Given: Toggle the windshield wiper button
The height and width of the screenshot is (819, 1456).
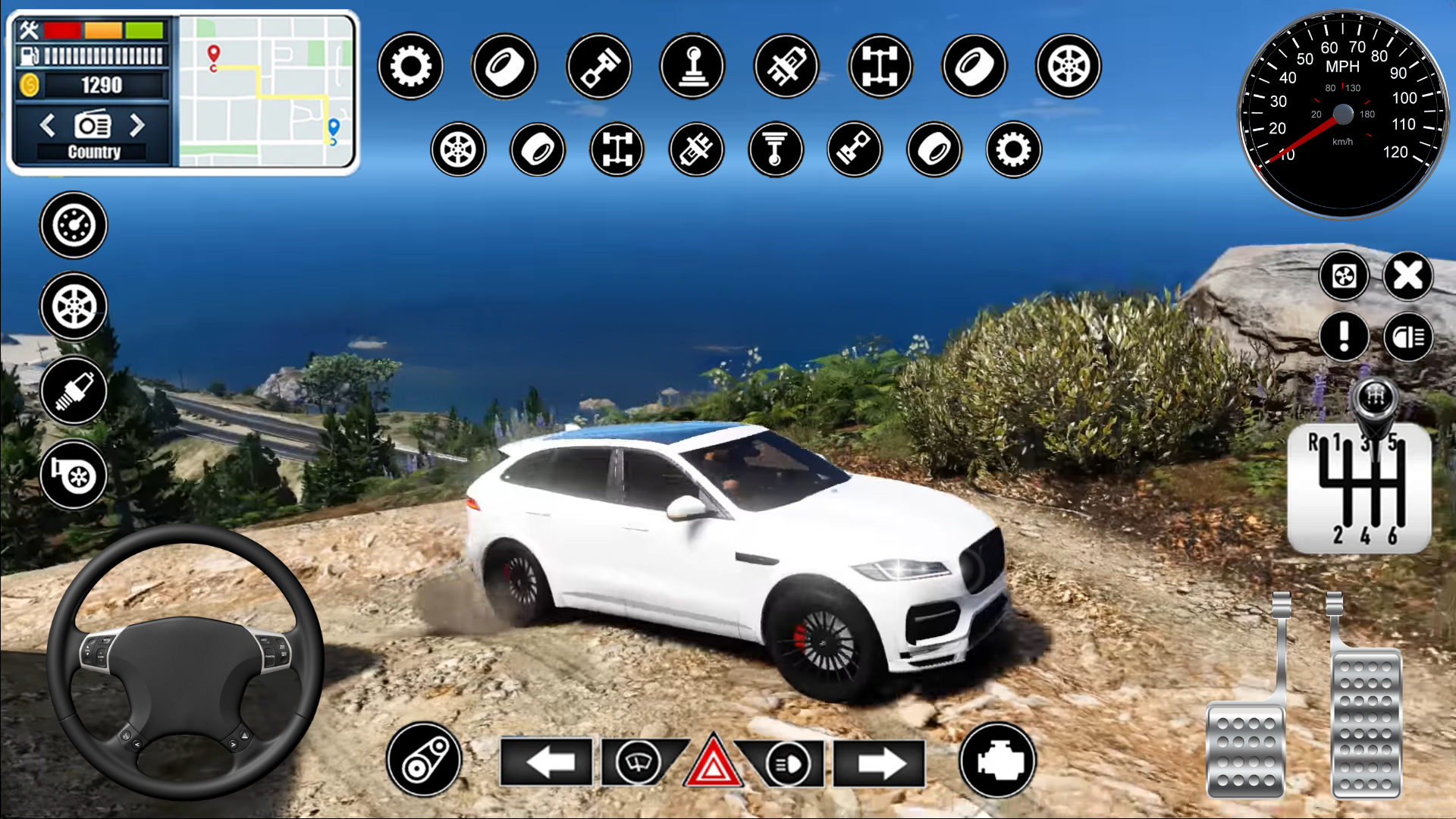Looking at the screenshot, I should point(638,761).
